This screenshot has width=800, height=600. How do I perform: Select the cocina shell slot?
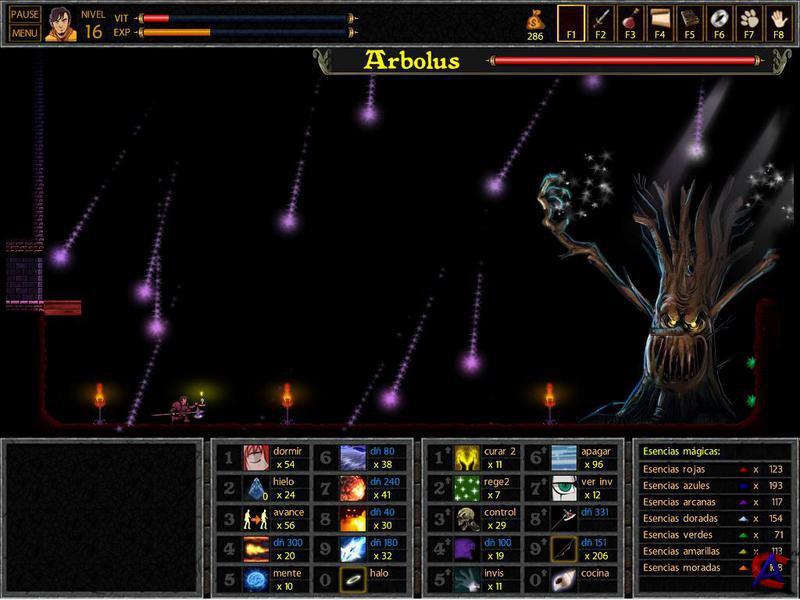(564, 579)
